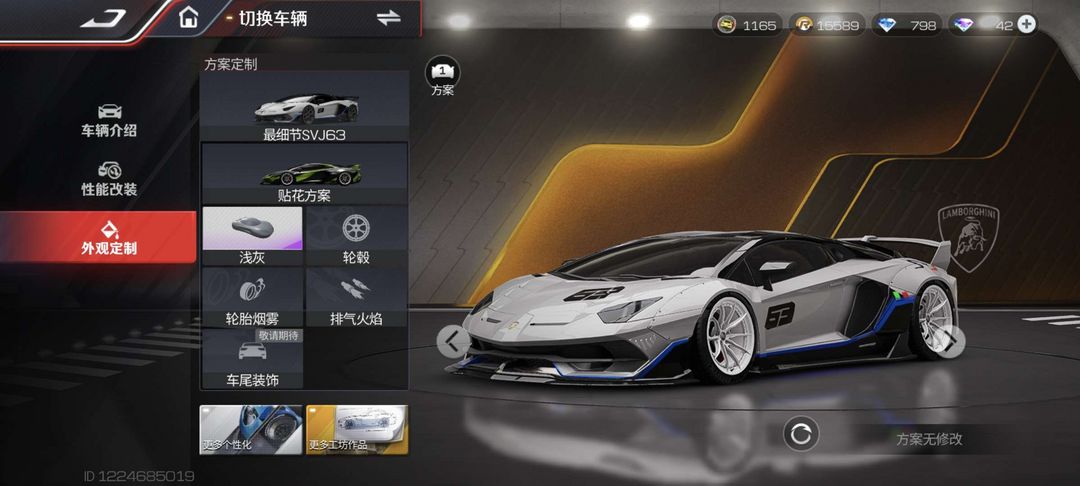Image resolution: width=1080 pixels, height=486 pixels.
Task: Rotate the car view left
Action: (454, 341)
